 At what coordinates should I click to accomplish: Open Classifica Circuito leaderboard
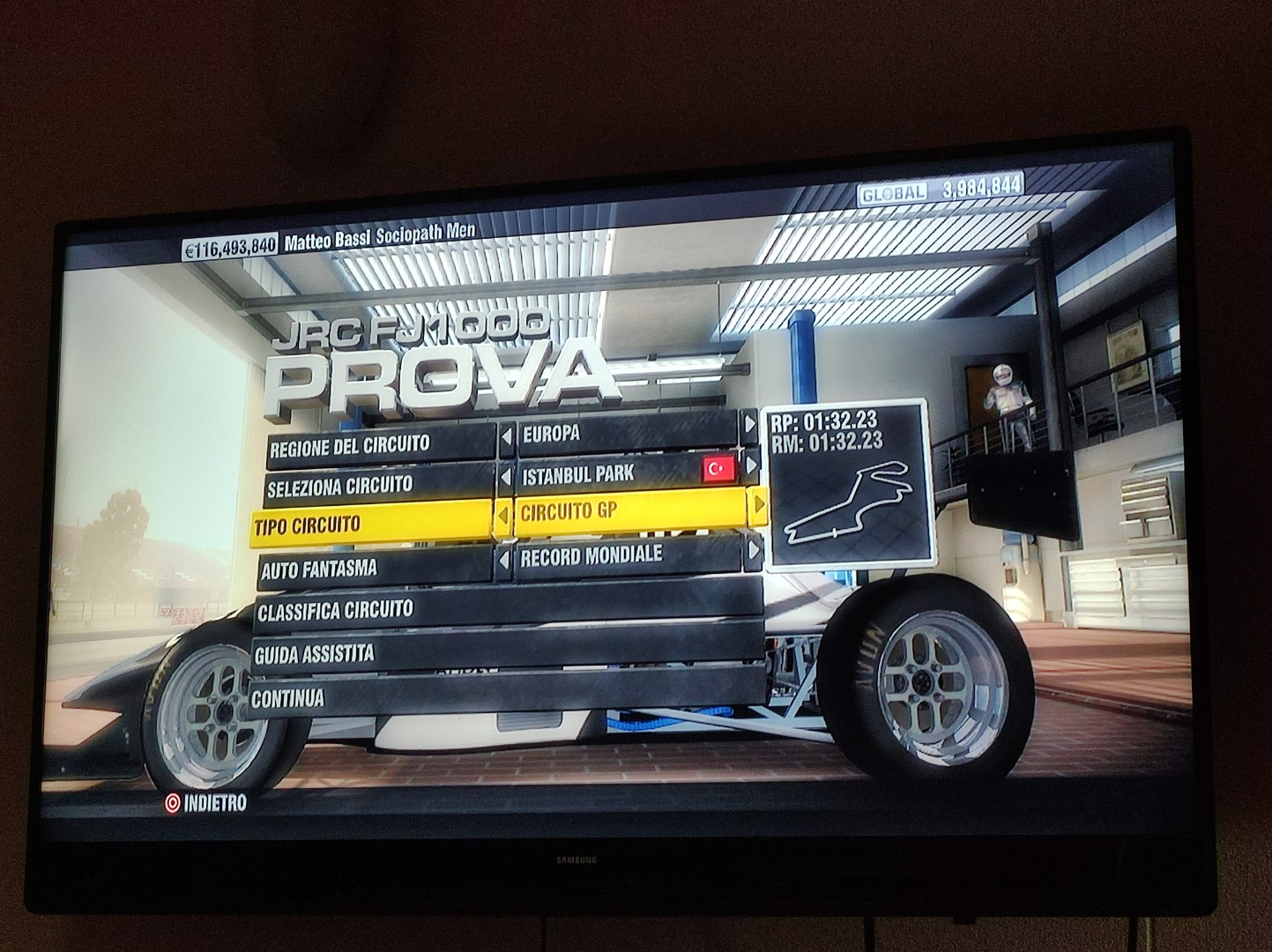507,609
